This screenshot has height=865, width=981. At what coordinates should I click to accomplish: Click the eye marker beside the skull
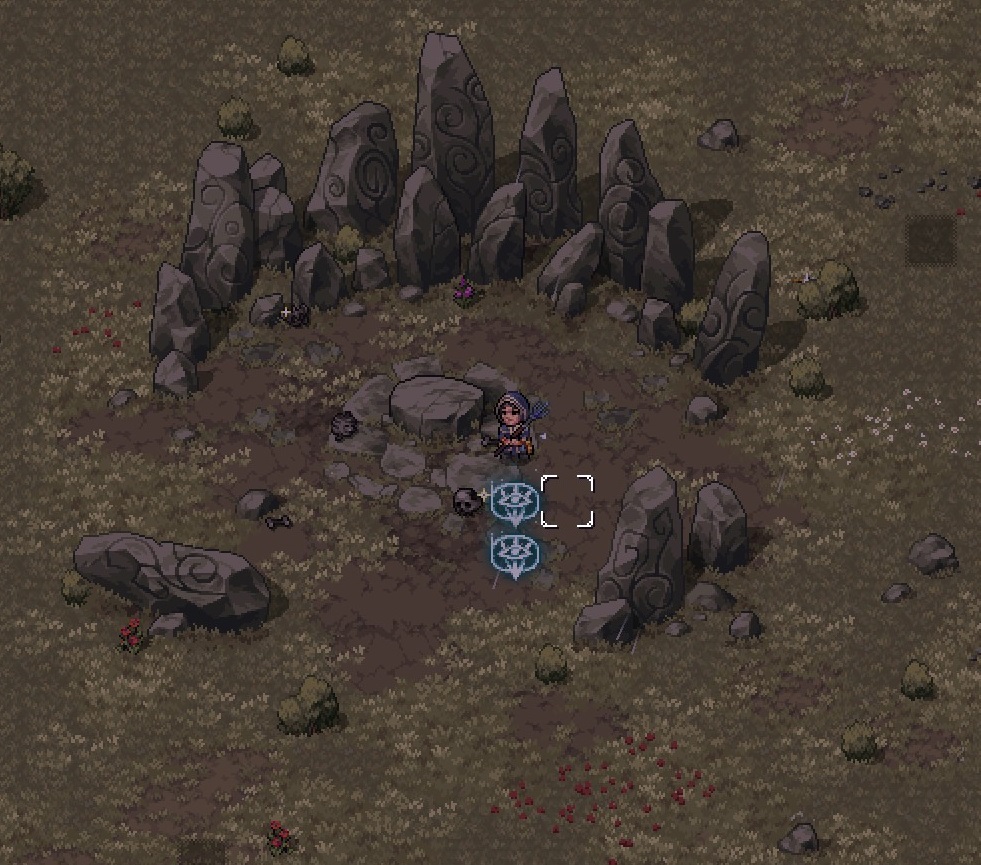tap(515, 501)
